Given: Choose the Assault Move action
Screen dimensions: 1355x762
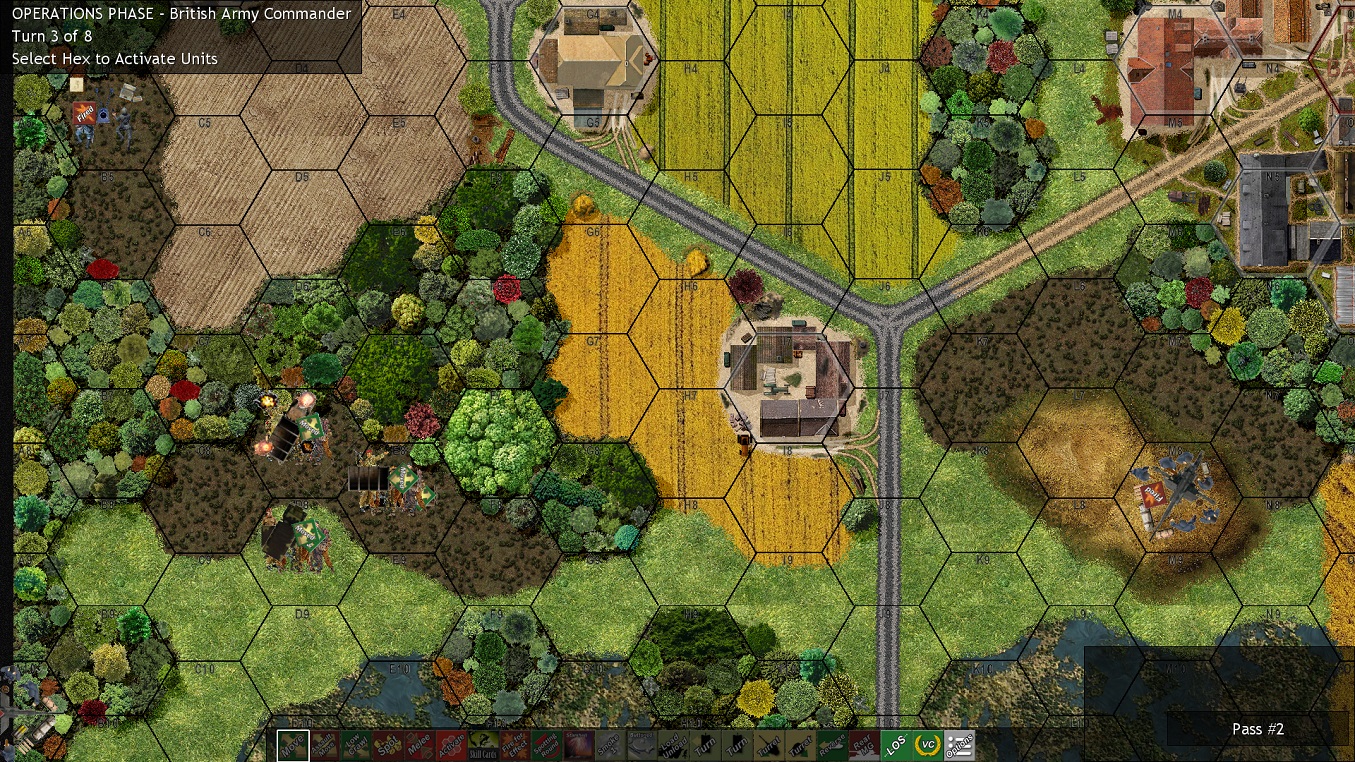Looking at the screenshot, I should pyautogui.click(x=325, y=746).
